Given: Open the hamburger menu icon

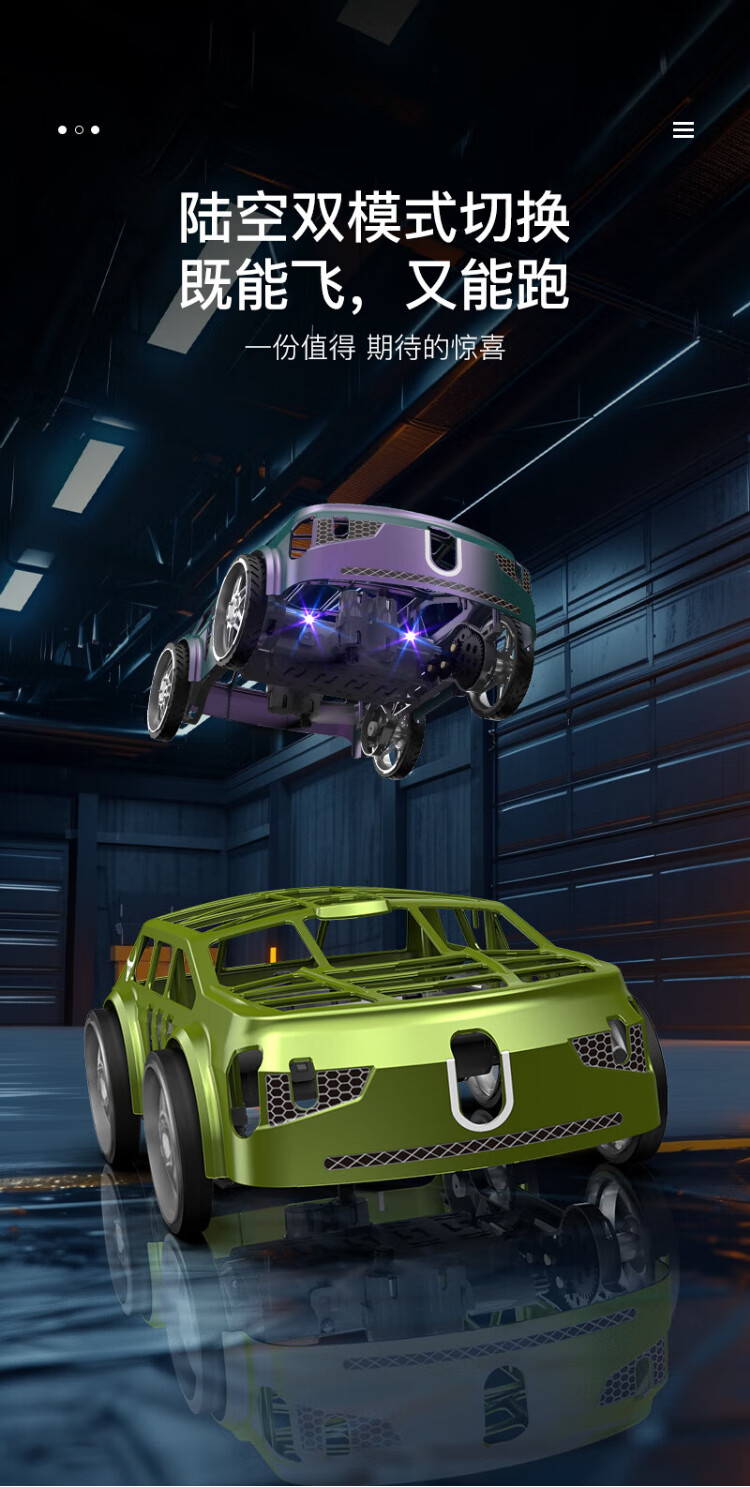Looking at the screenshot, I should click(x=683, y=130).
